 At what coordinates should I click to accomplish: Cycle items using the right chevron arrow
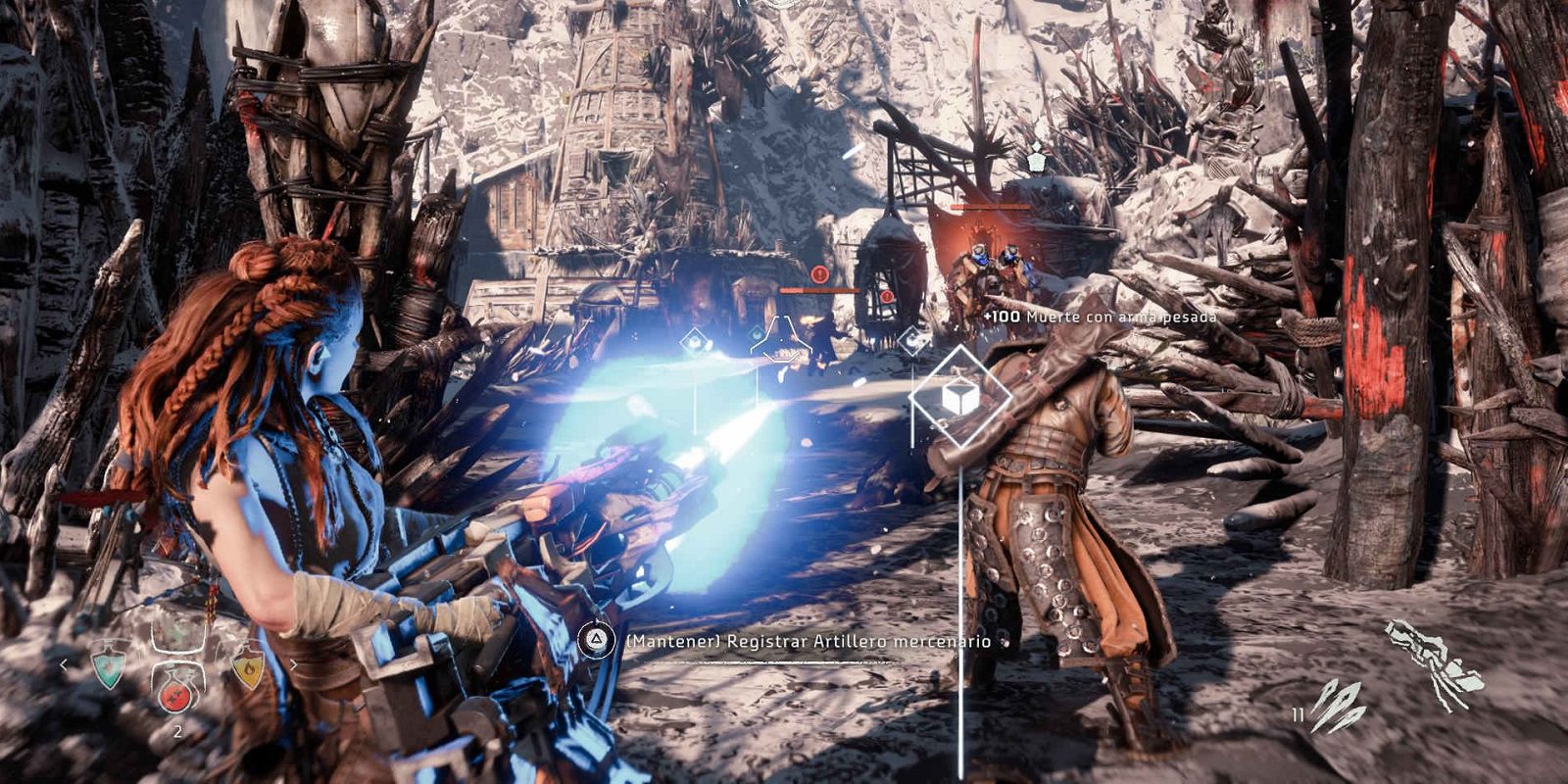pyautogui.click(x=294, y=664)
